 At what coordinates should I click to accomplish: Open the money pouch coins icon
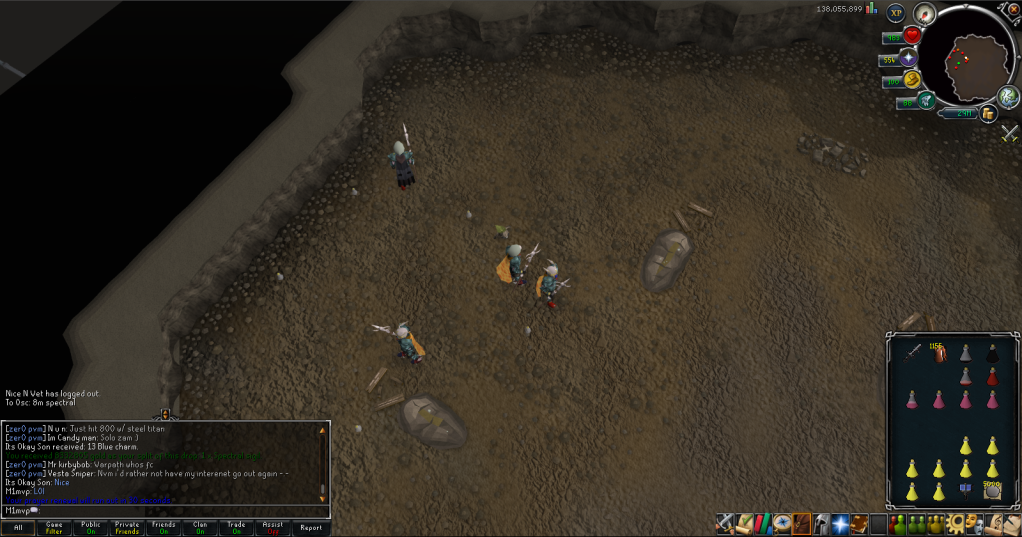(x=988, y=115)
